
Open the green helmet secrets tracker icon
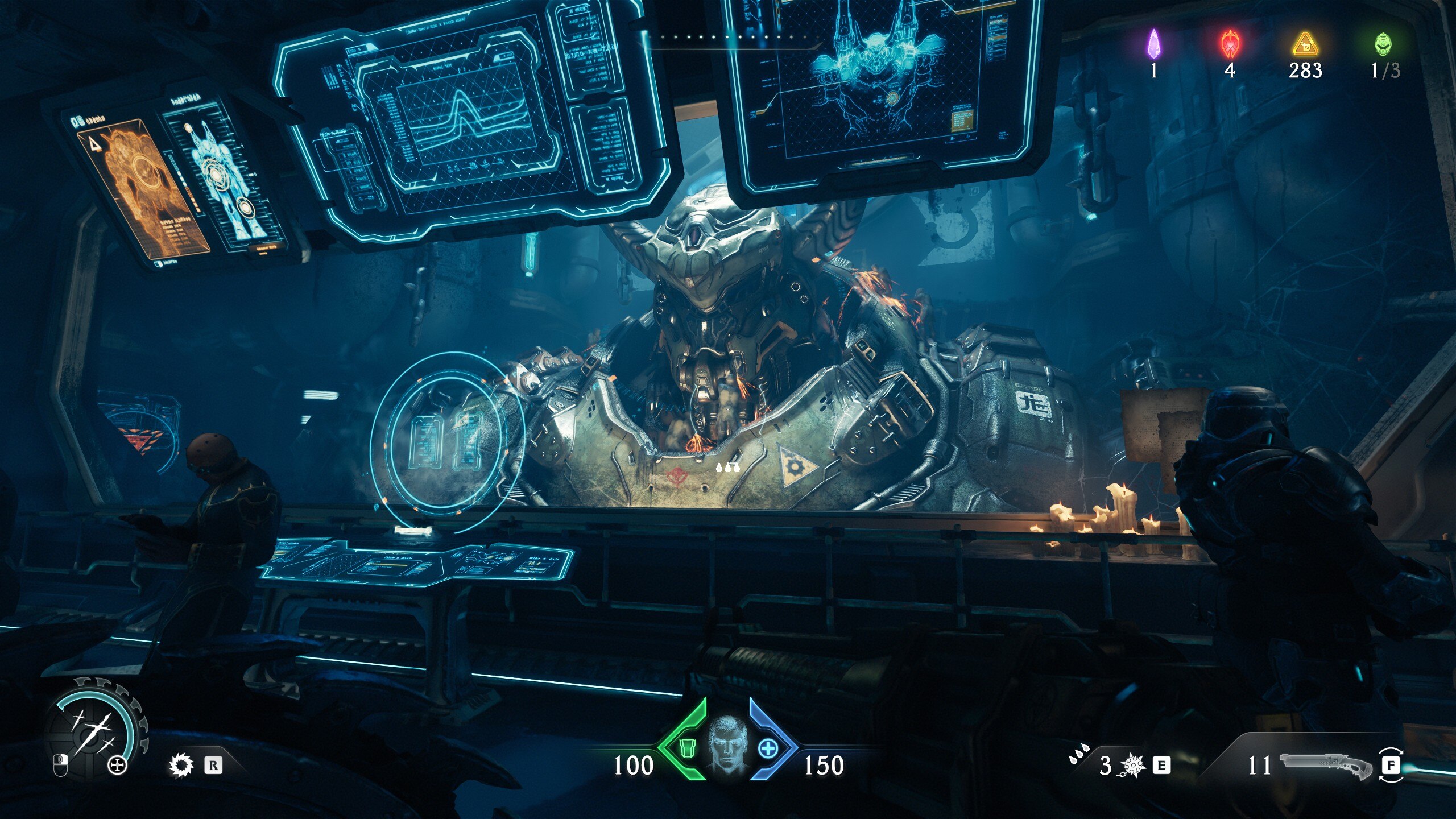[x=1383, y=44]
